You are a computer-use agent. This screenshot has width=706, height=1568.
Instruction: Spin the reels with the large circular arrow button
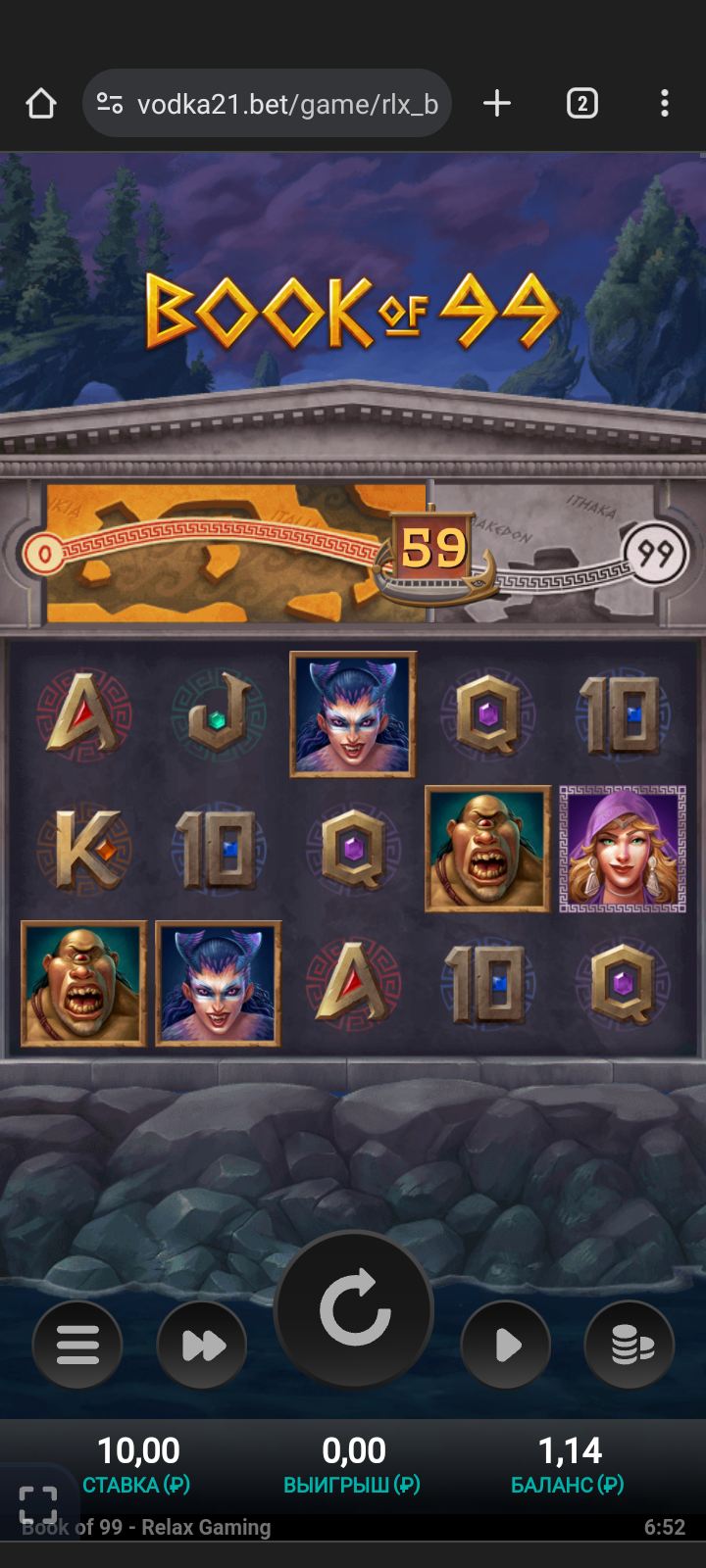coord(354,1309)
